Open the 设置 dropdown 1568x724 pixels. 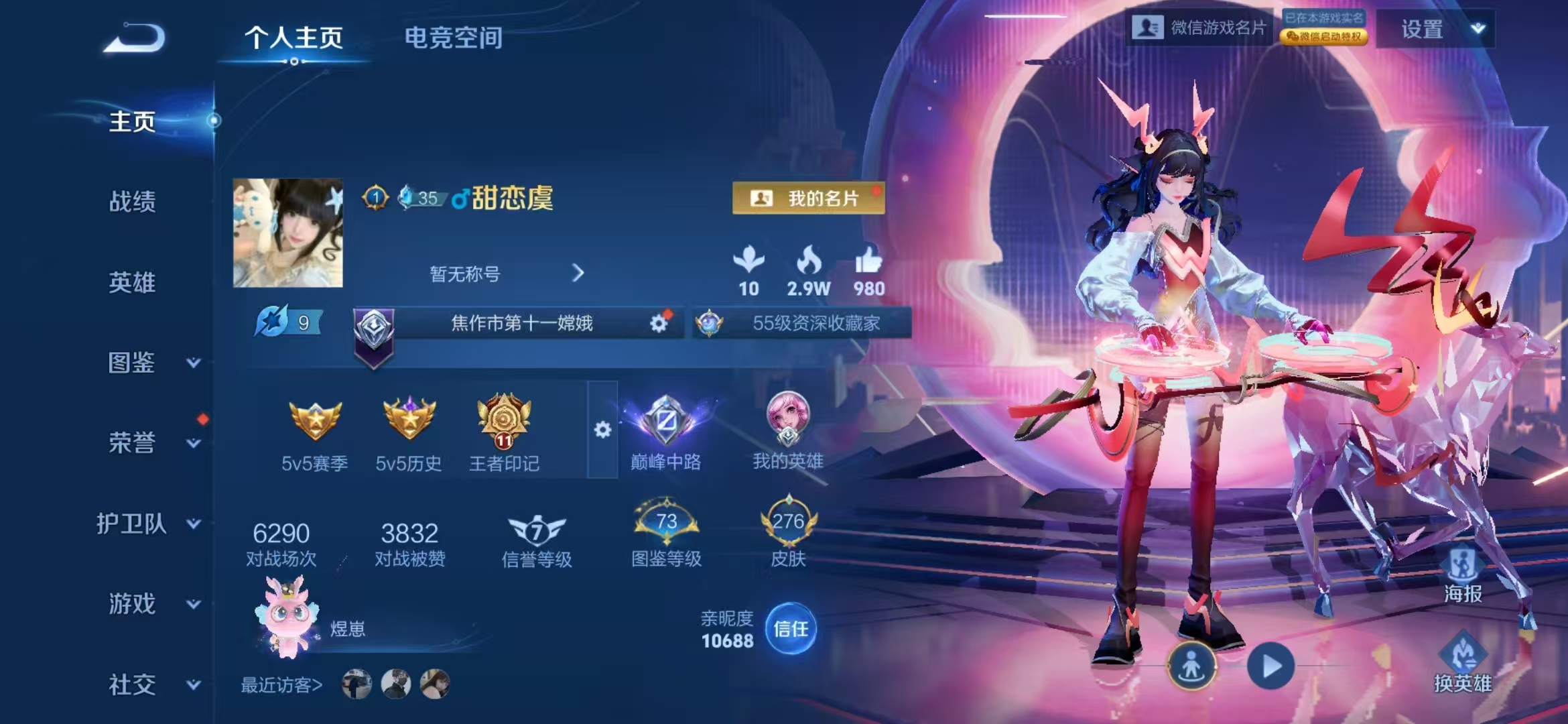[1435, 29]
